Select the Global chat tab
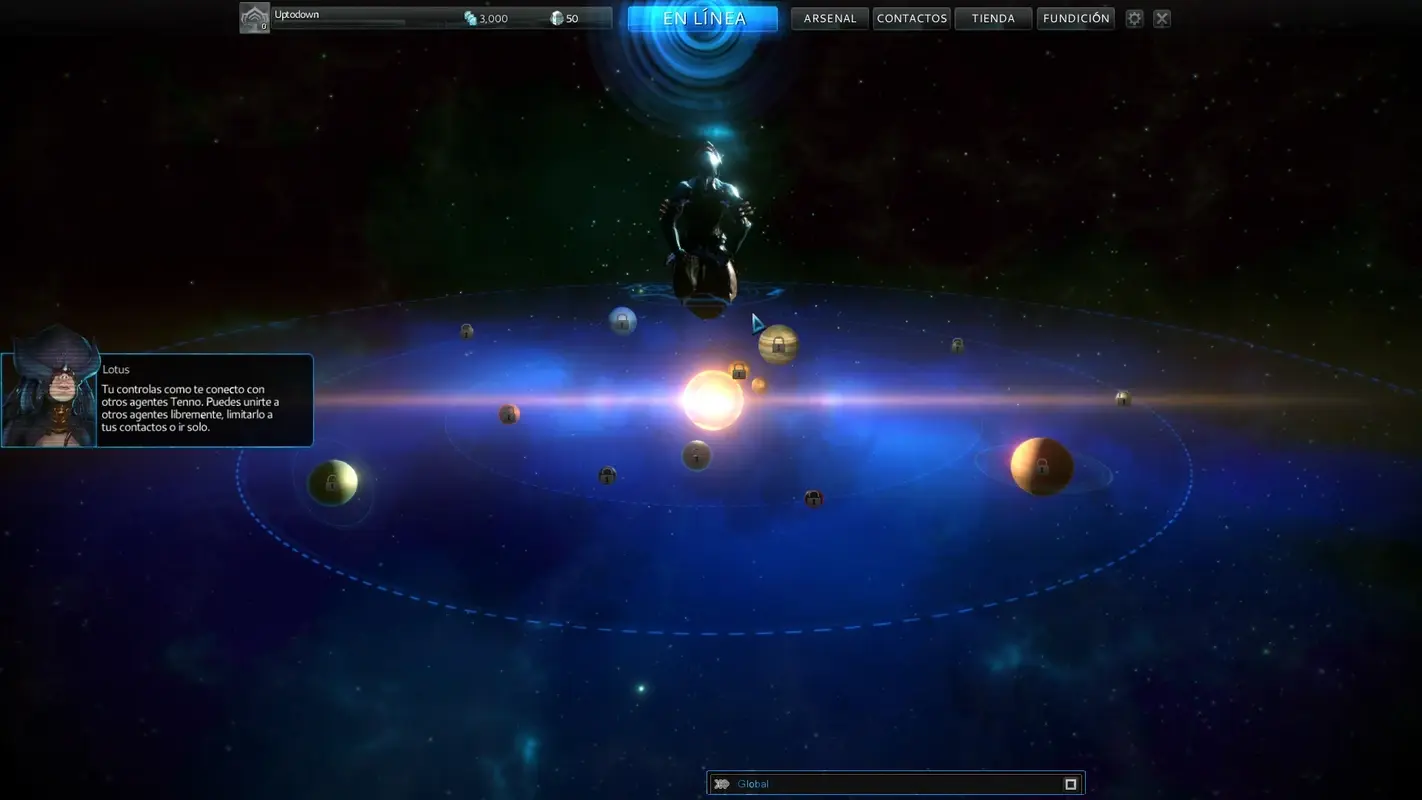This screenshot has height=800, width=1422. tap(752, 783)
